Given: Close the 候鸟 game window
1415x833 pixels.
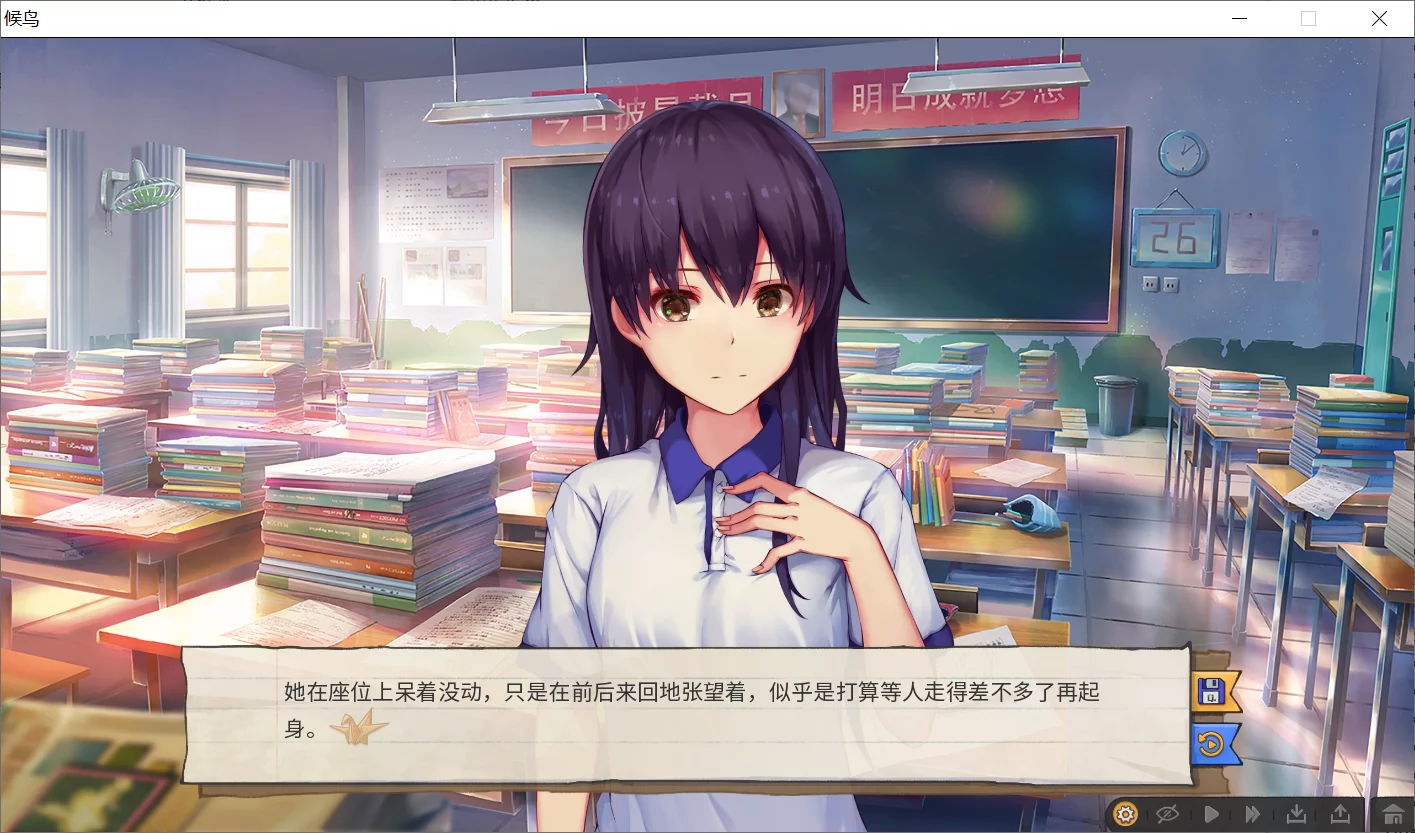Looking at the screenshot, I should 1379,18.
